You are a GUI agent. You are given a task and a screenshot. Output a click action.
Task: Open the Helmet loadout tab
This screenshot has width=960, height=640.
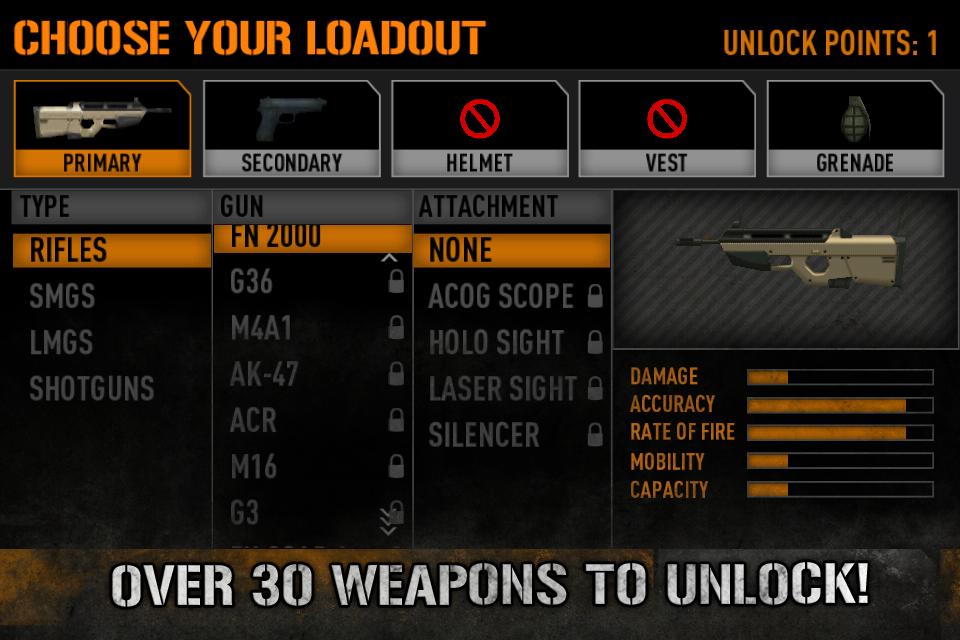point(479,128)
